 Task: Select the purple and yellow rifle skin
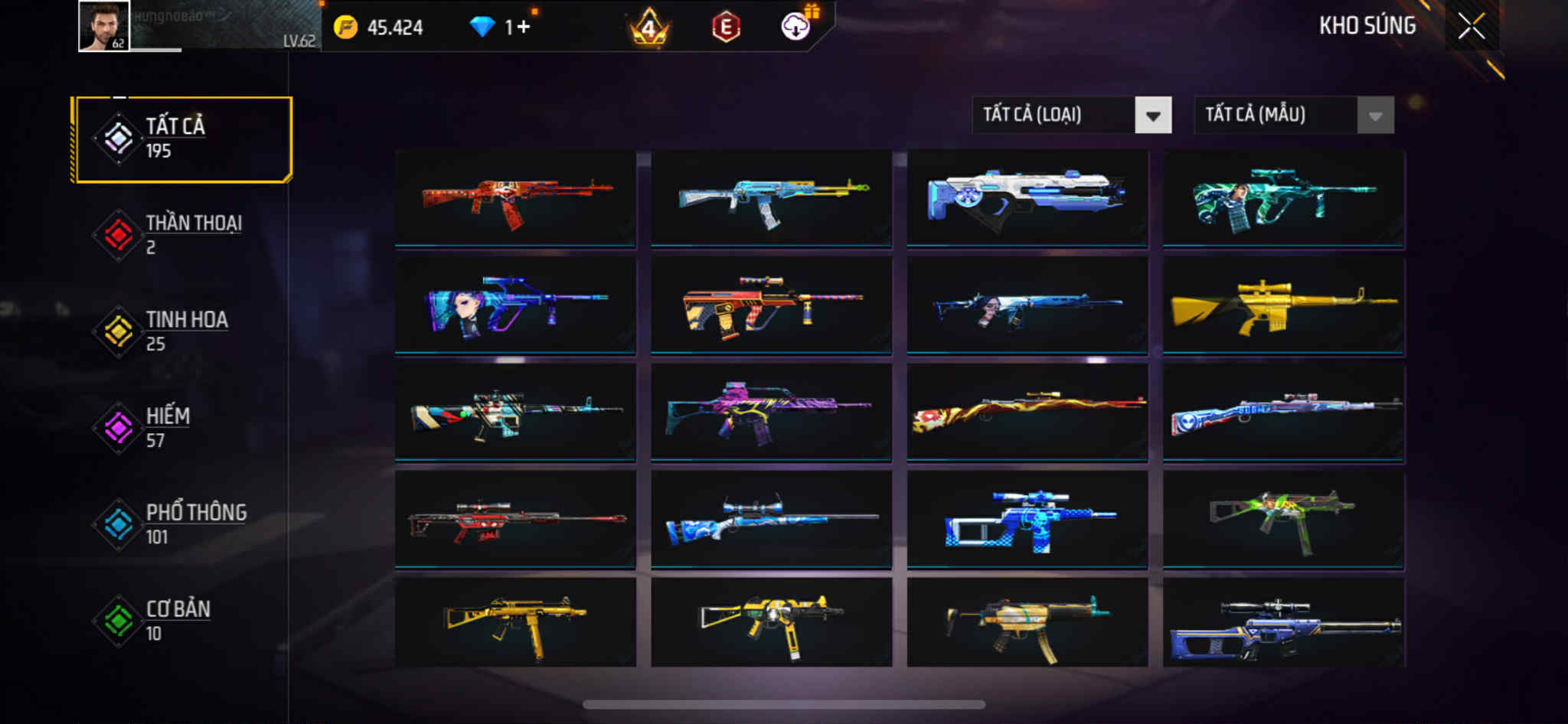pos(771,413)
